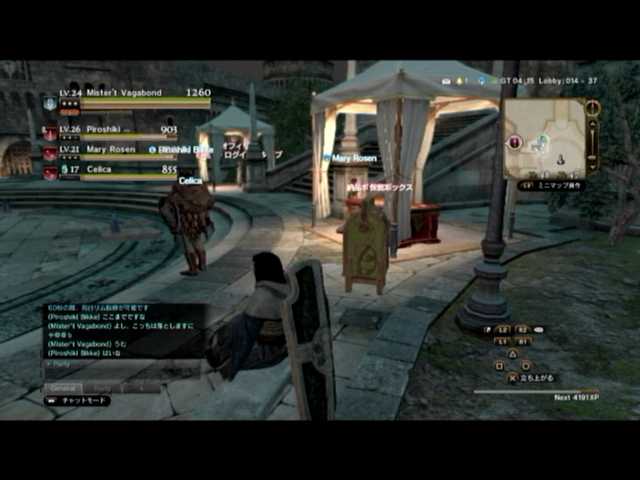This screenshot has height=480, width=640.
Task: Select Piroshiki's party member row
Action: 110,131
